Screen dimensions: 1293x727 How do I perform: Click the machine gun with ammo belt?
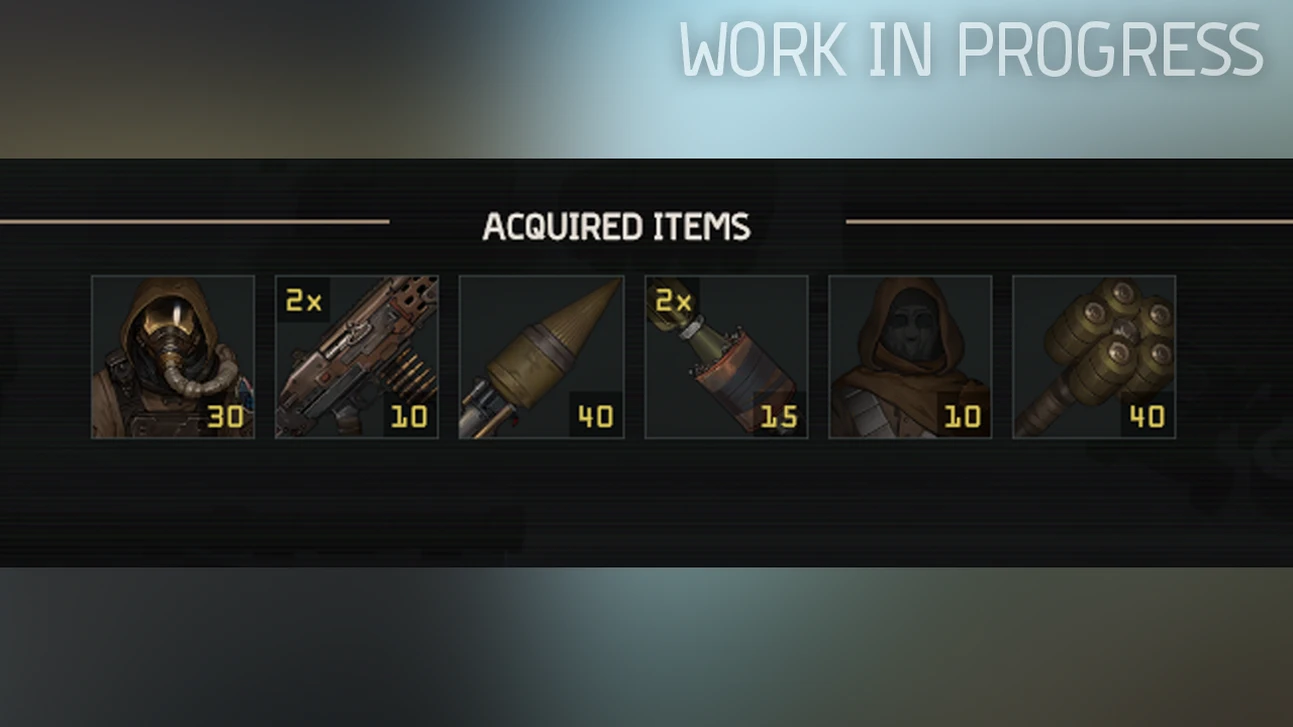(357, 357)
